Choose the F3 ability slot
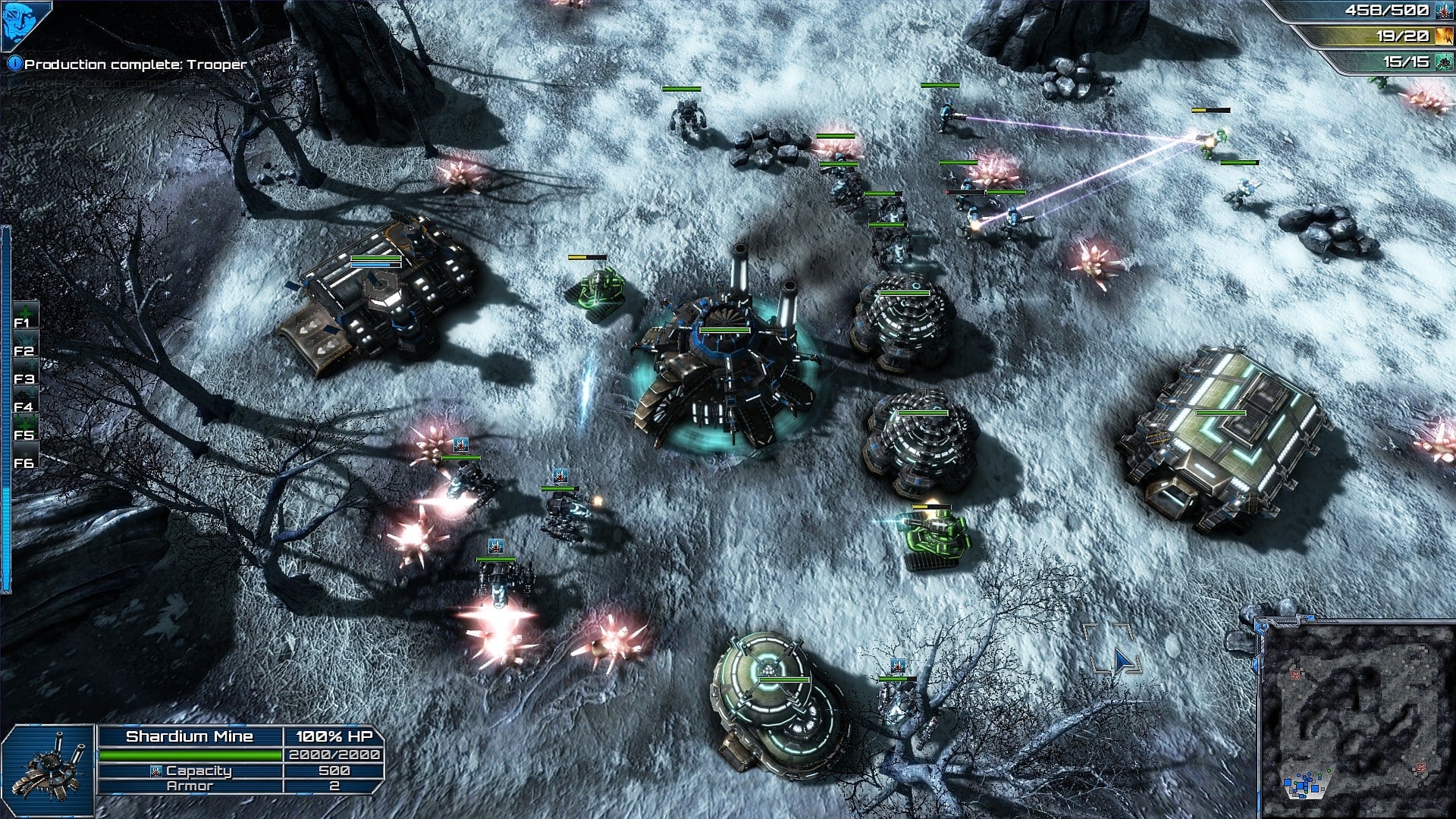 click(x=24, y=372)
